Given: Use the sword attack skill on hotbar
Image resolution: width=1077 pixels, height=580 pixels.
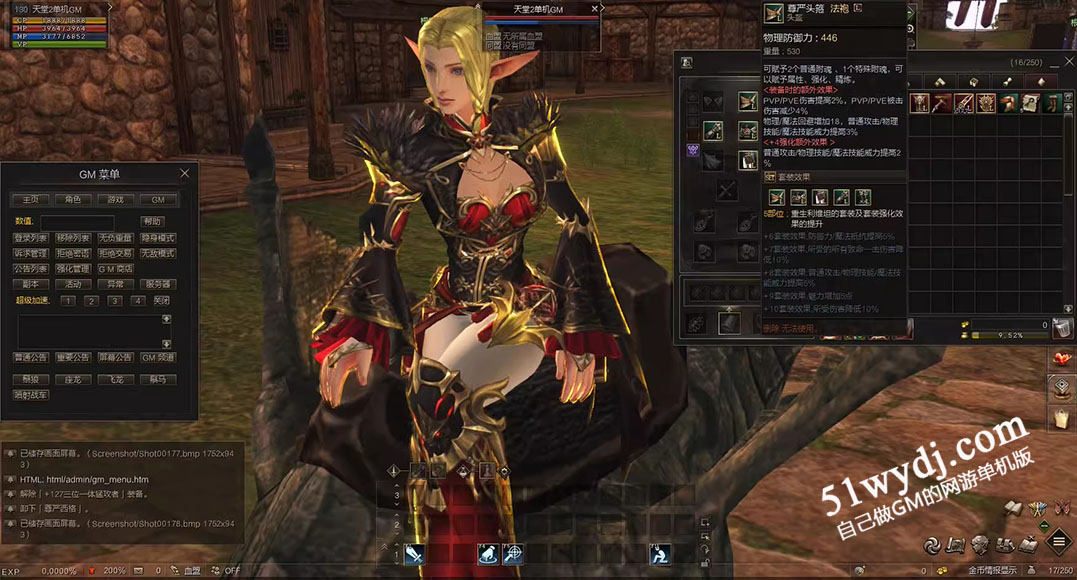Looking at the screenshot, I should click(414, 554).
